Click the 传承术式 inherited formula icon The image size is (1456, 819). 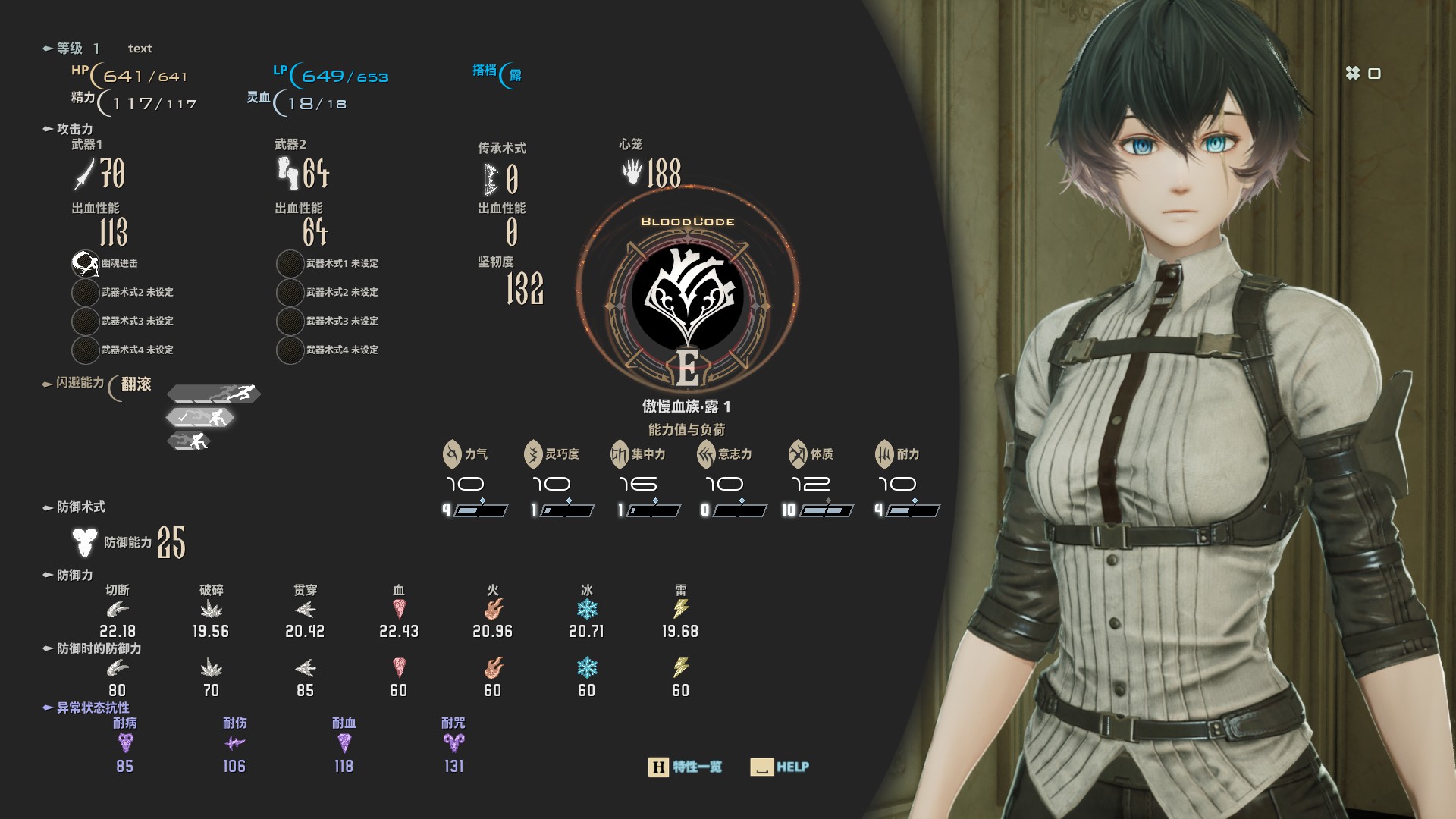(x=491, y=180)
